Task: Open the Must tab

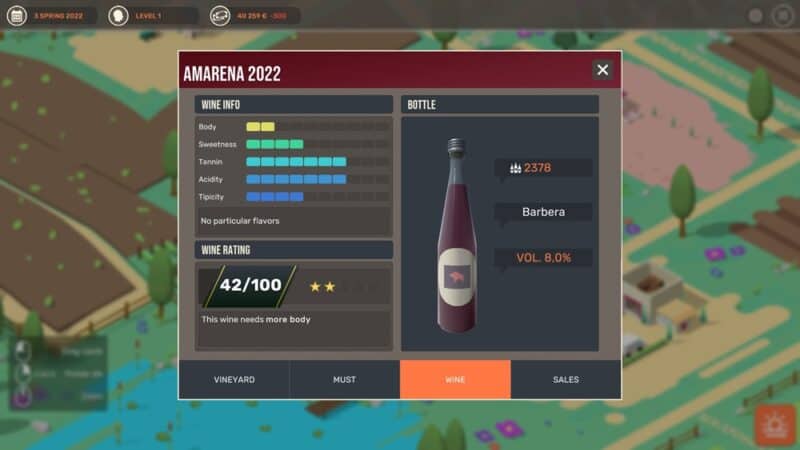Action: coord(344,380)
